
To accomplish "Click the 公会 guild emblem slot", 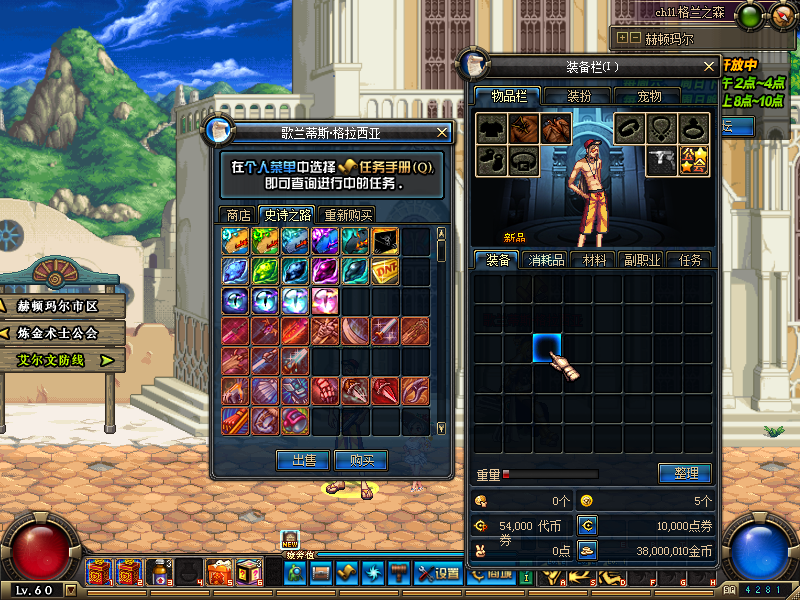I will tap(693, 160).
